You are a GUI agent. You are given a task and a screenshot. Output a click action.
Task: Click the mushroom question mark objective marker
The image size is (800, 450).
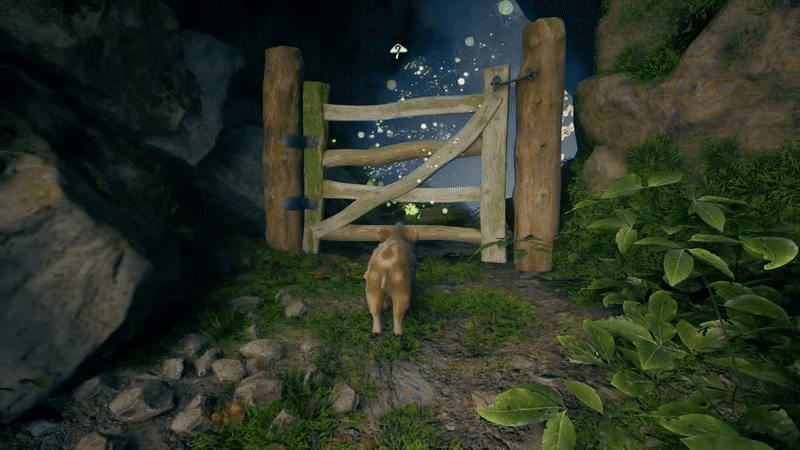coord(399,50)
